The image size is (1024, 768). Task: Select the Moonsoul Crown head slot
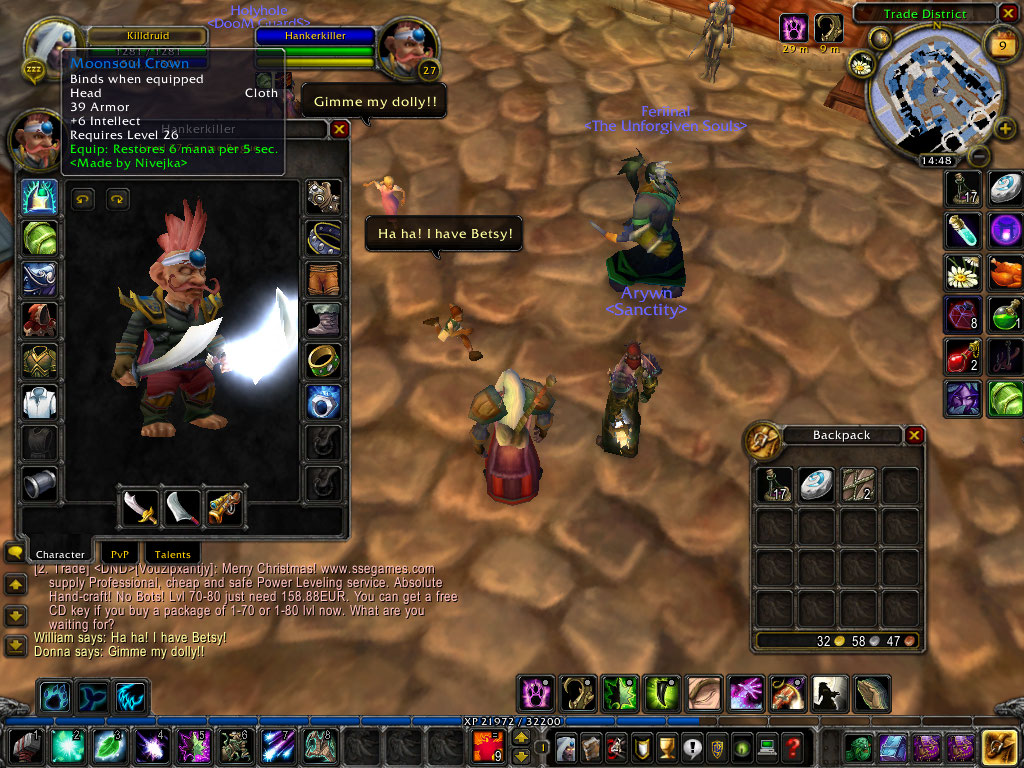pos(40,198)
